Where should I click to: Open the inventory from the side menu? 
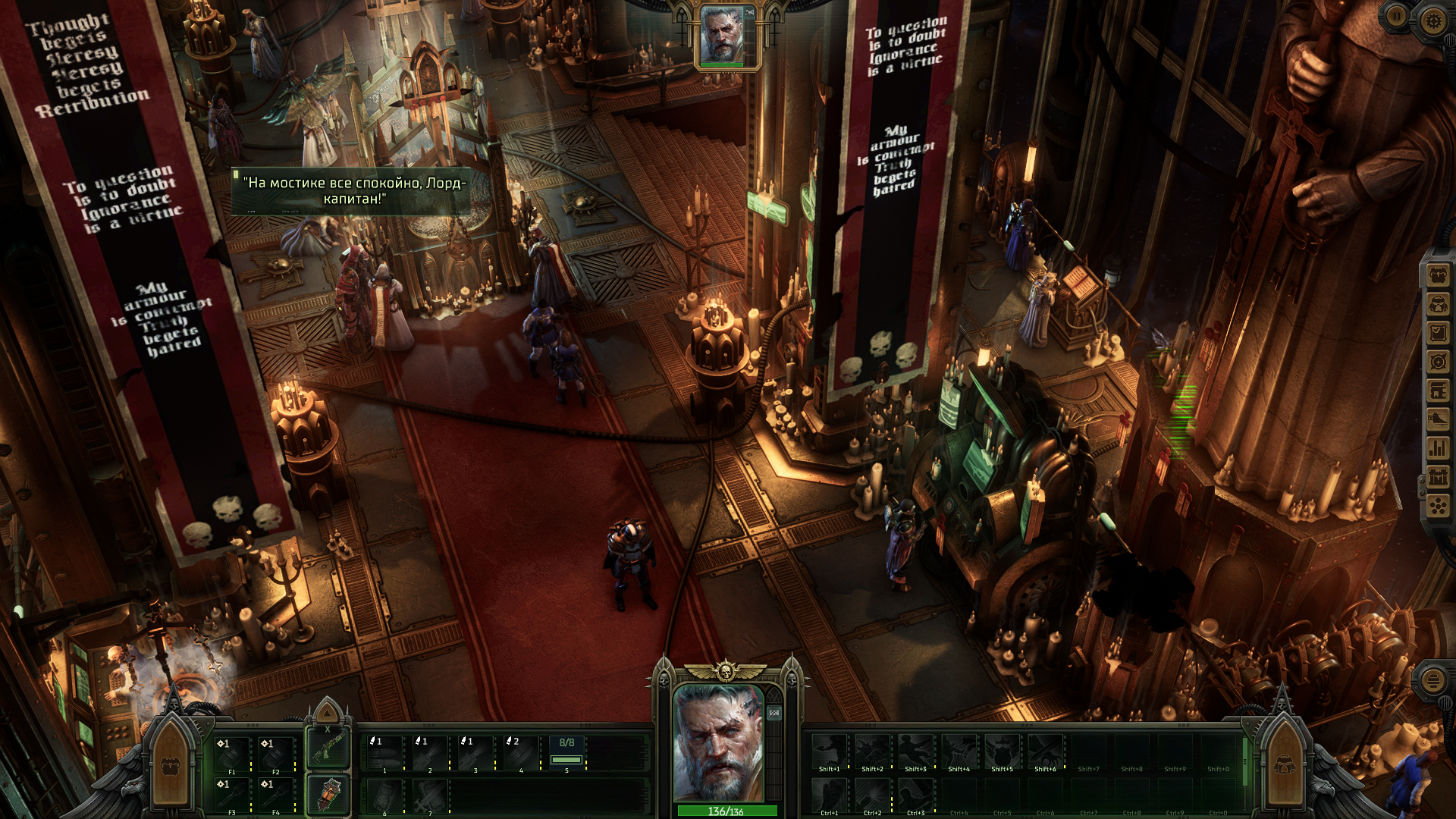pyautogui.click(x=1439, y=275)
